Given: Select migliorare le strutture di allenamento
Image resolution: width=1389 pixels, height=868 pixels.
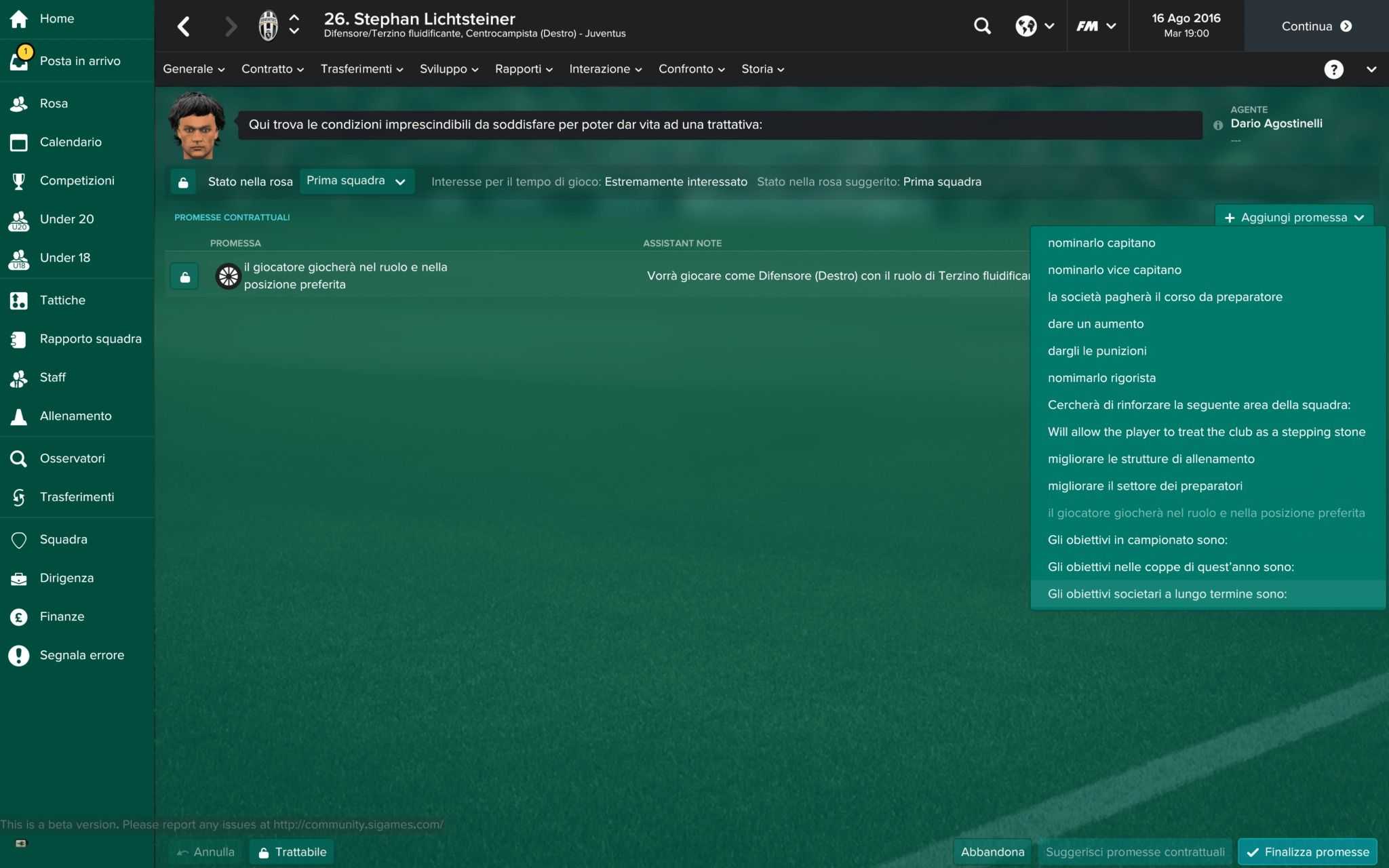Looking at the screenshot, I should tap(1151, 459).
